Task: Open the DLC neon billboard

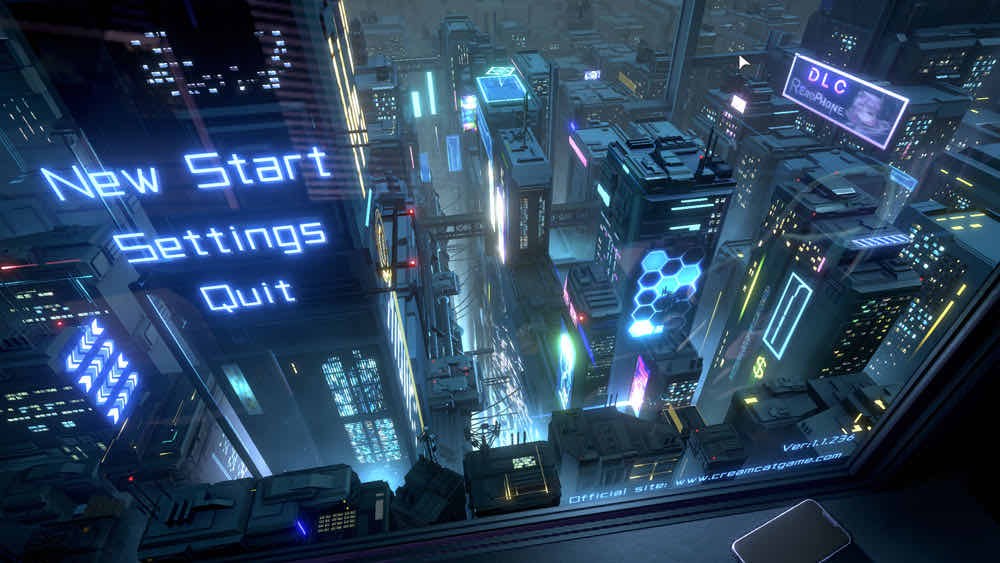Action: pyautogui.click(x=845, y=100)
